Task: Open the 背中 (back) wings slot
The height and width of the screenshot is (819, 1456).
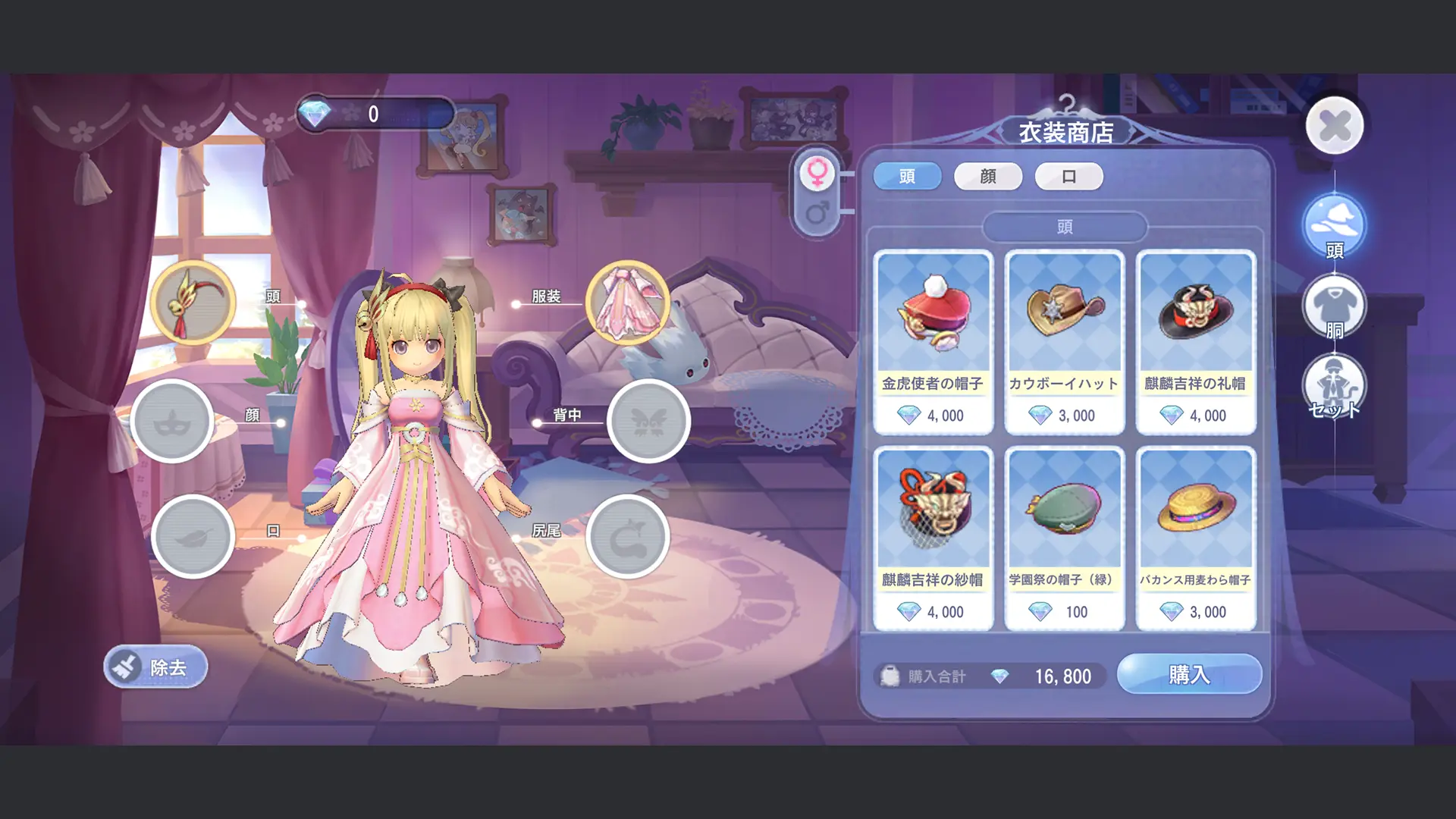Action: click(x=649, y=422)
